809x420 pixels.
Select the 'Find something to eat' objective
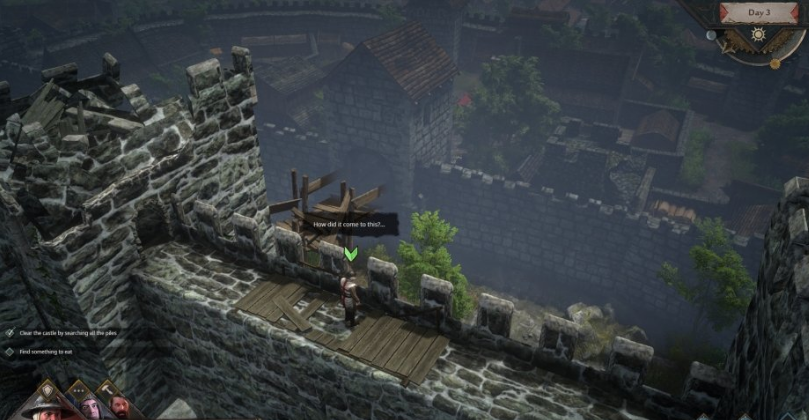point(52,352)
